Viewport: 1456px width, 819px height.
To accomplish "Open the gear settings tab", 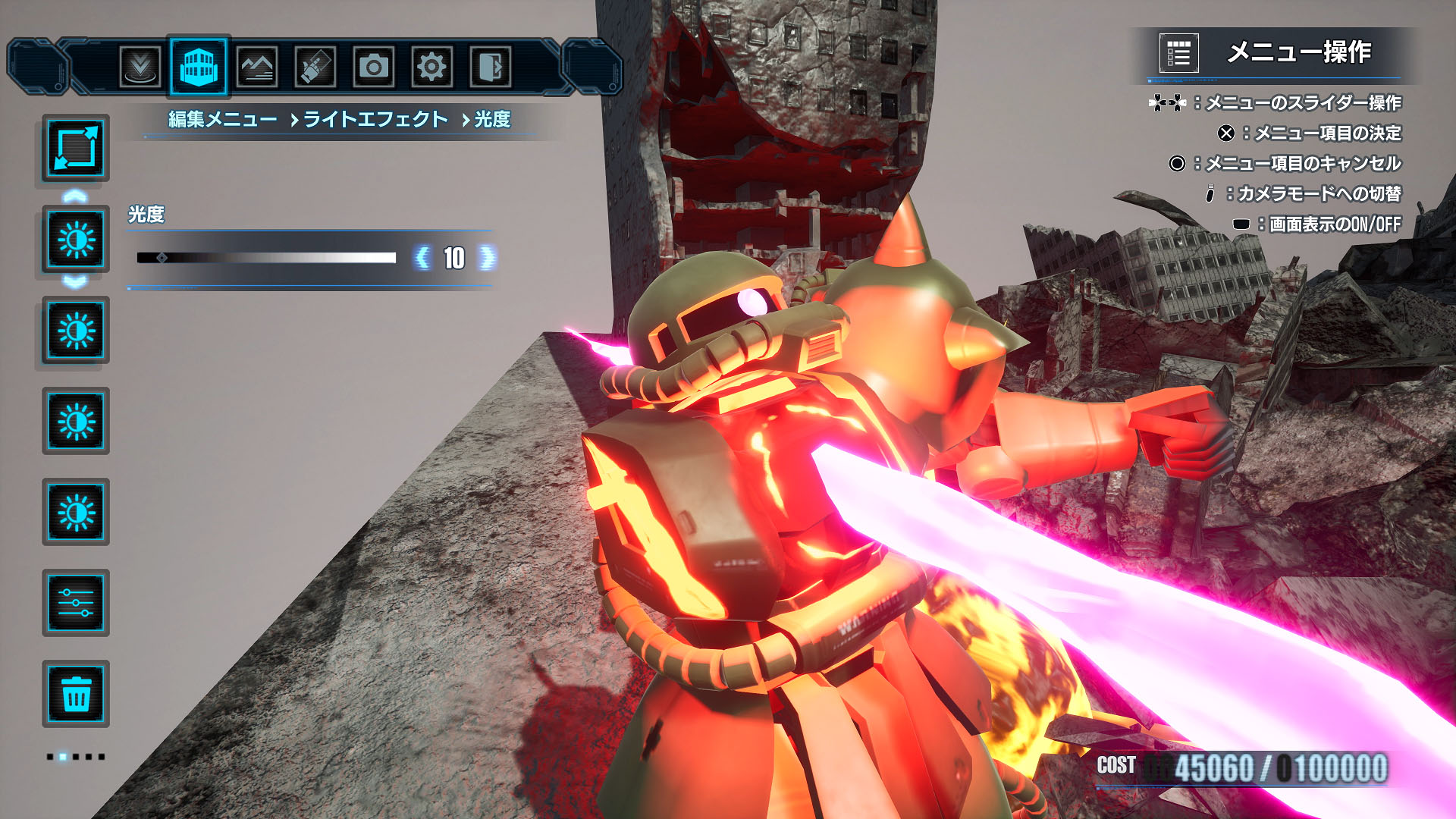I will tap(431, 67).
